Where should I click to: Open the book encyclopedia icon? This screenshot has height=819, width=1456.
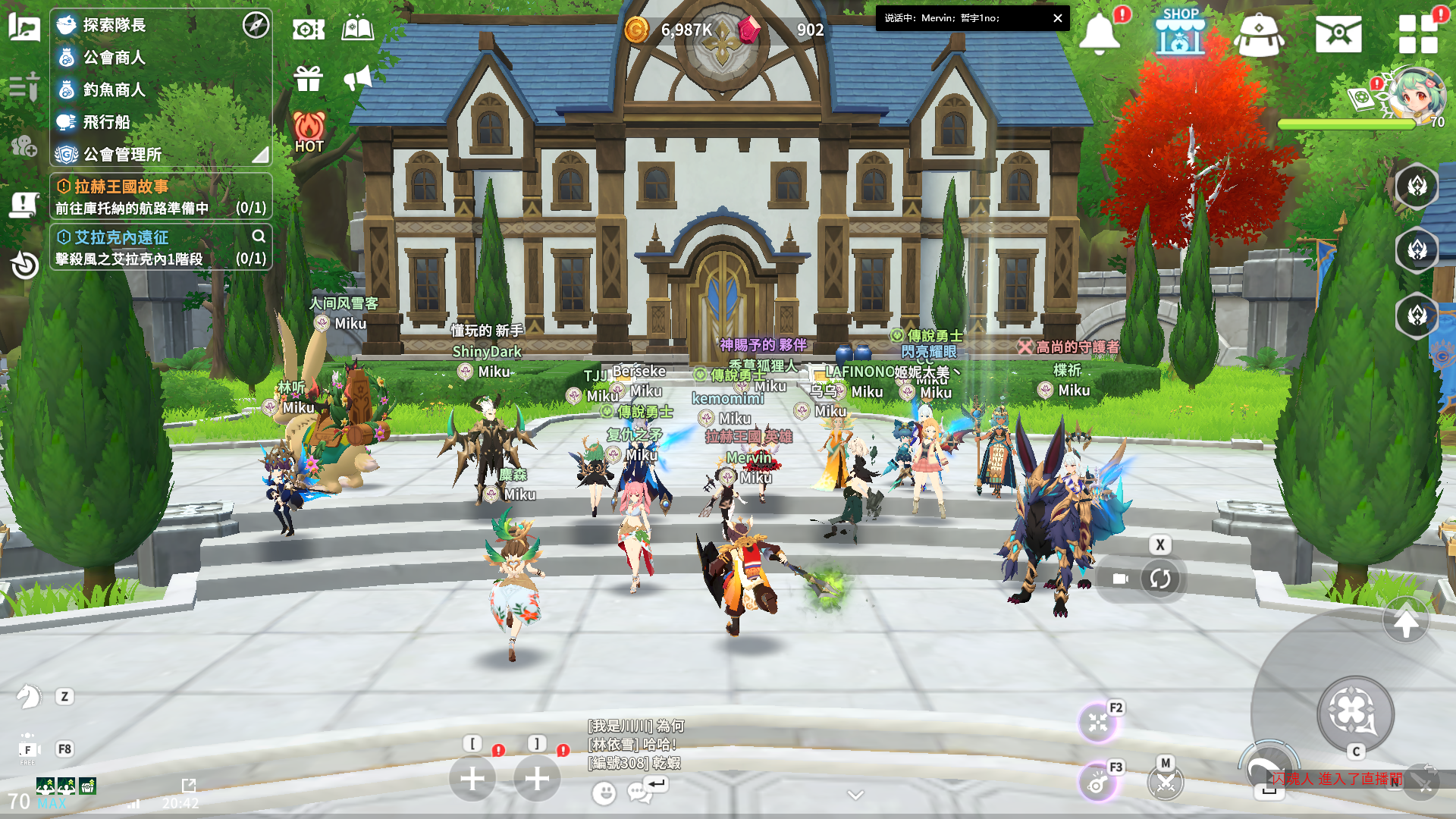(x=358, y=30)
